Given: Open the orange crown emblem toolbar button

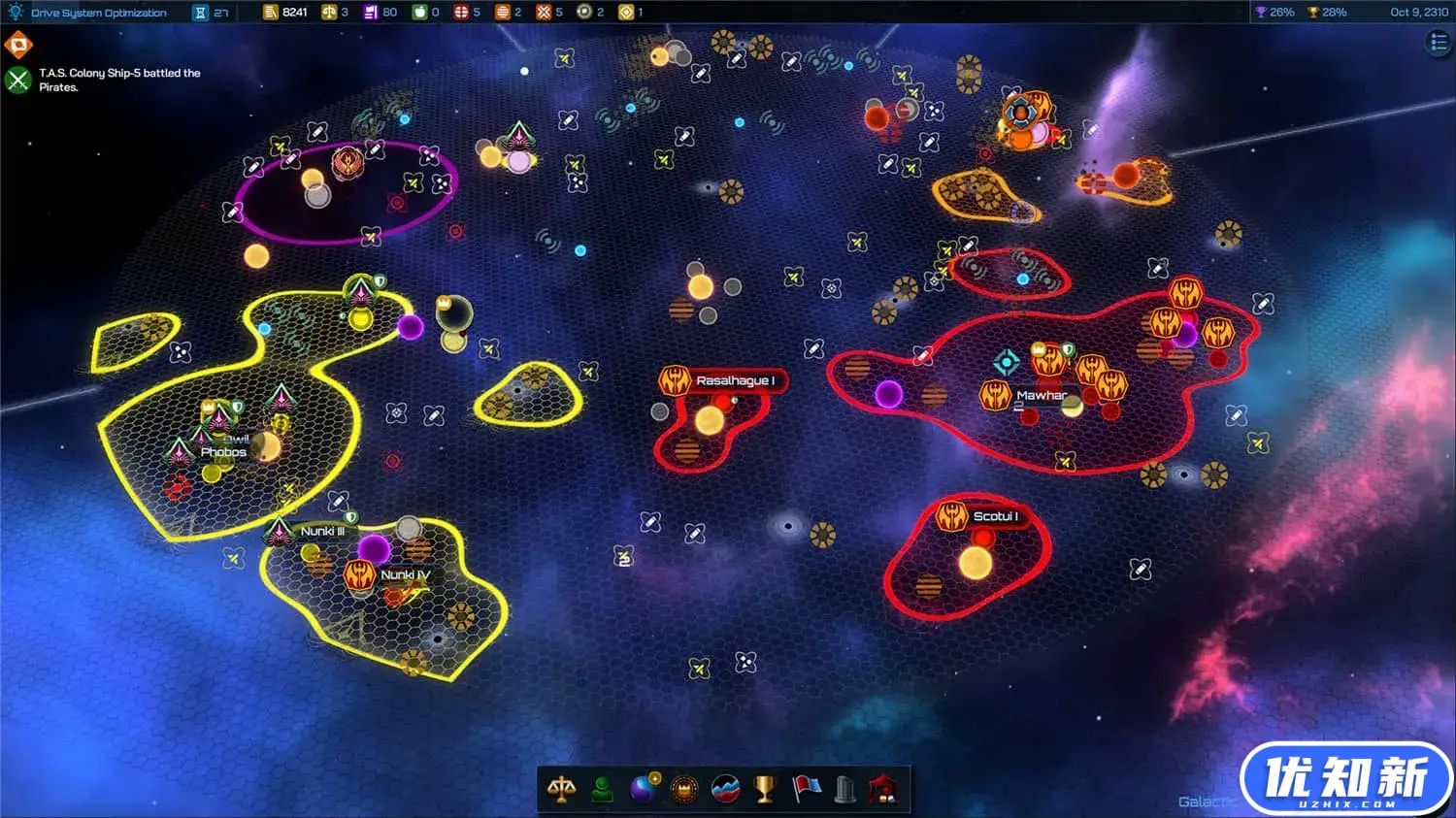Looking at the screenshot, I should [x=684, y=790].
